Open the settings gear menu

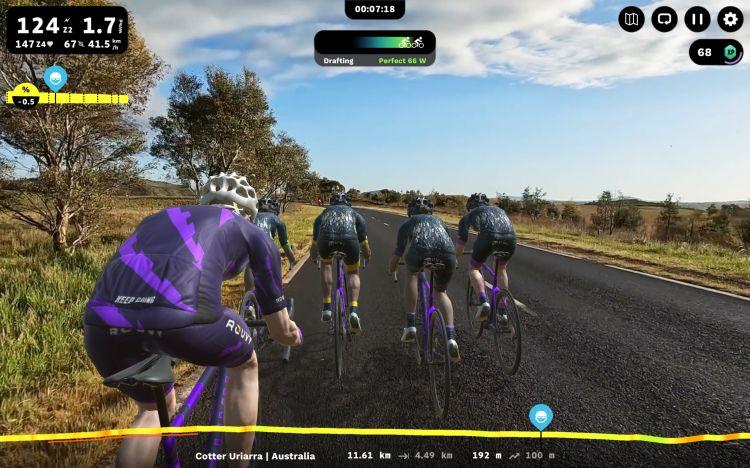pos(730,19)
